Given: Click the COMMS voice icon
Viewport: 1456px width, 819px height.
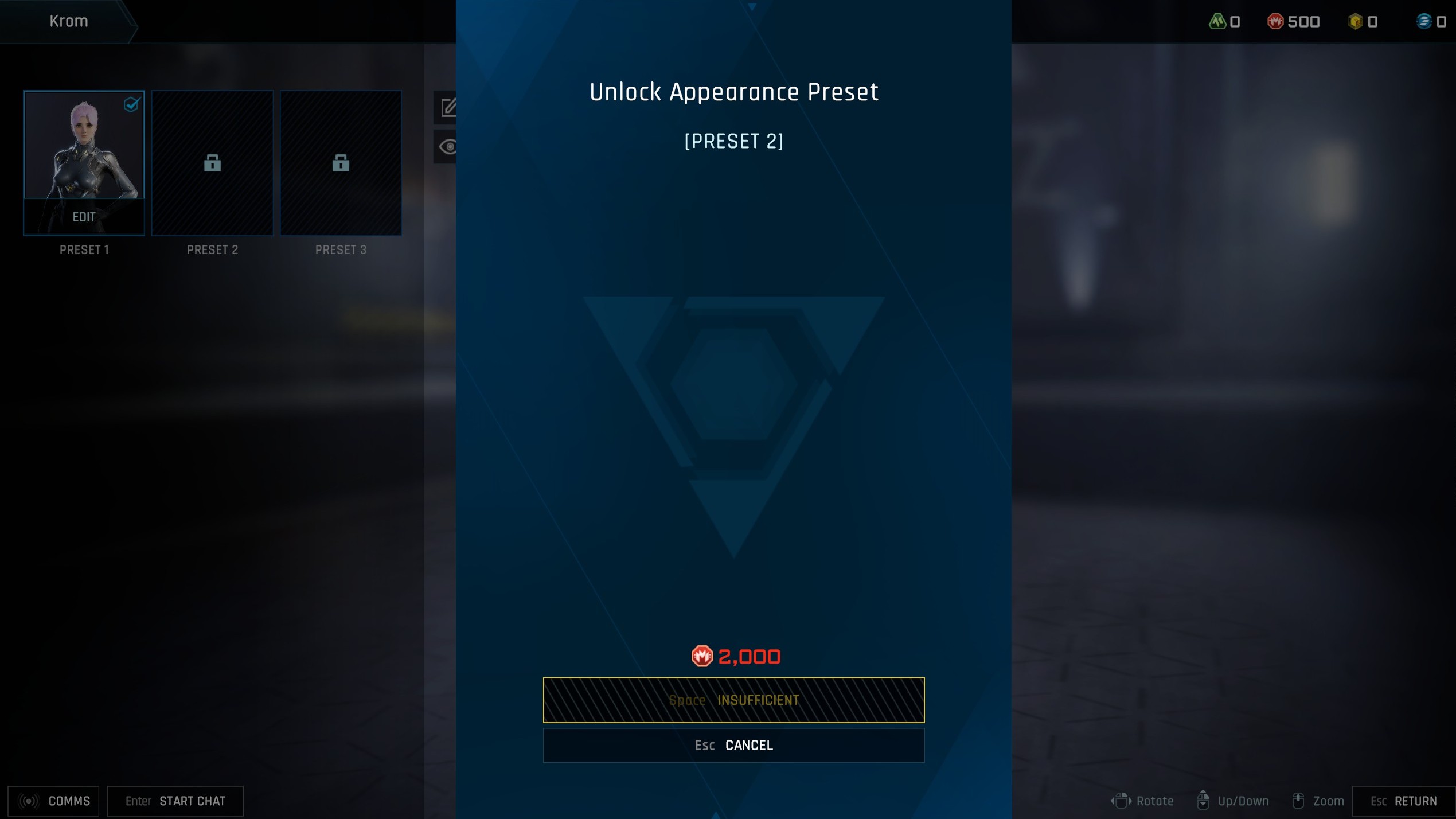Looking at the screenshot, I should click(28, 801).
